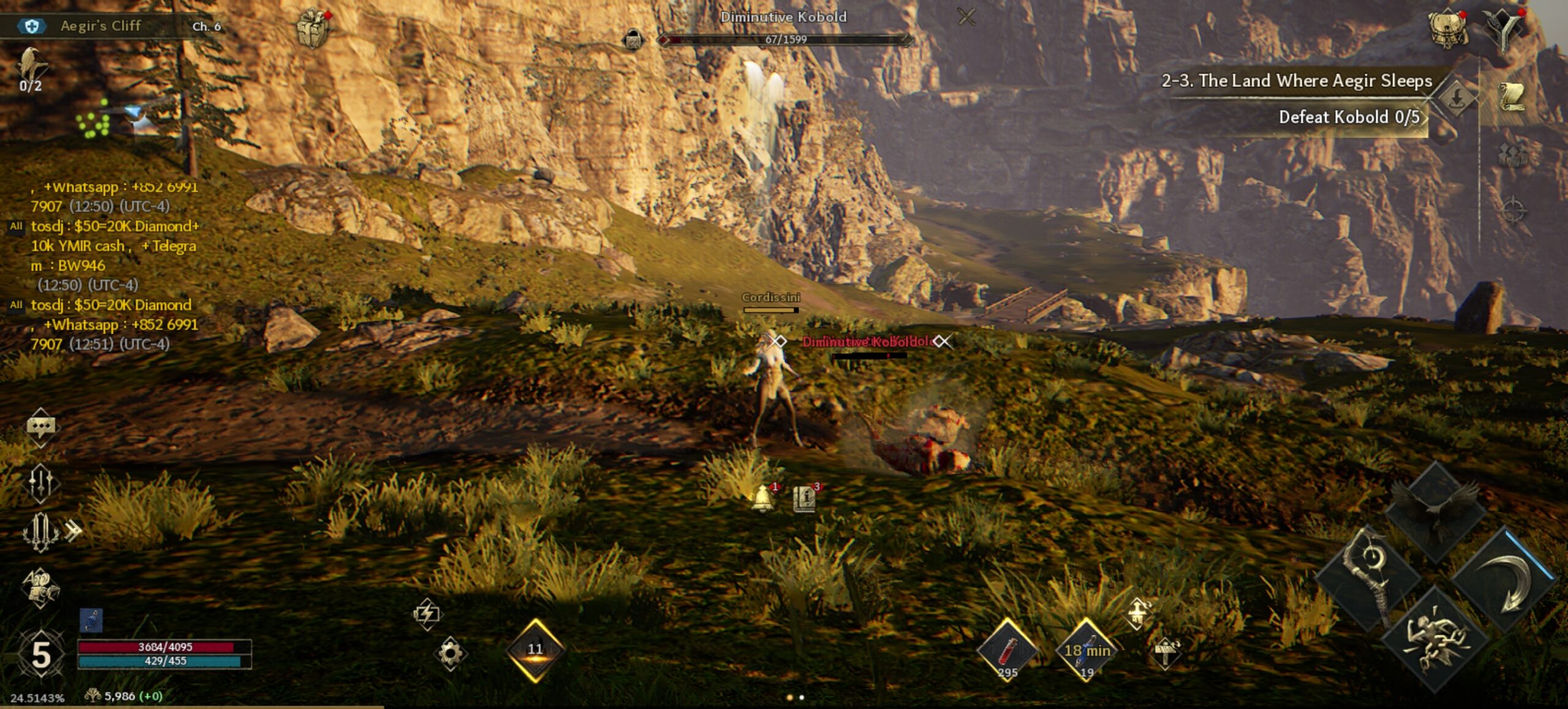Open the bell notifications icon
The height and width of the screenshot is (709, 1568).
(x=763, y=498)
